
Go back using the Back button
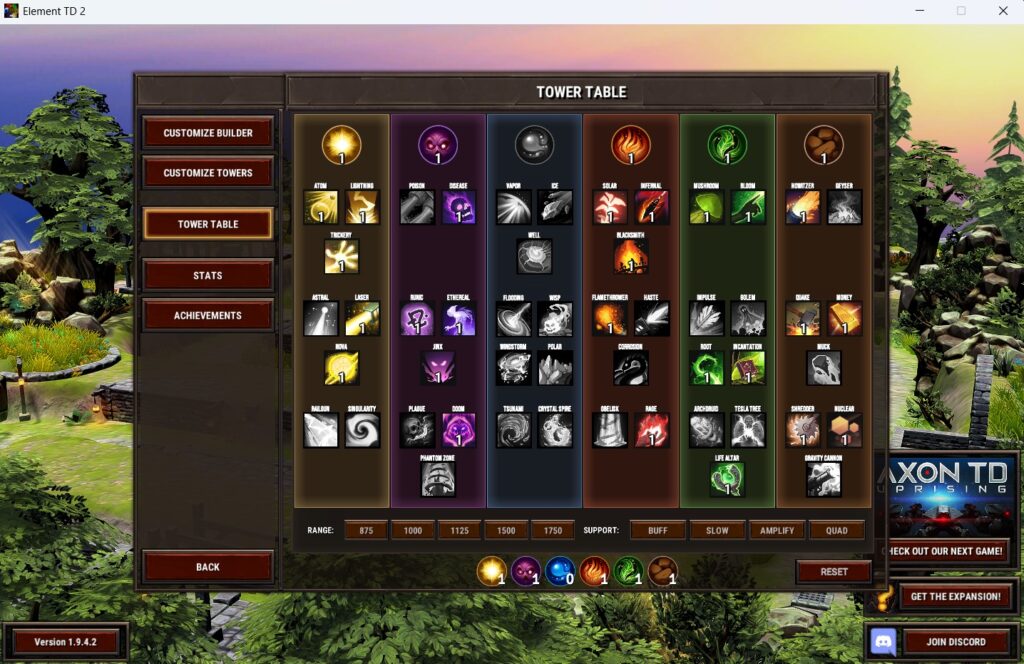point(208,567)
